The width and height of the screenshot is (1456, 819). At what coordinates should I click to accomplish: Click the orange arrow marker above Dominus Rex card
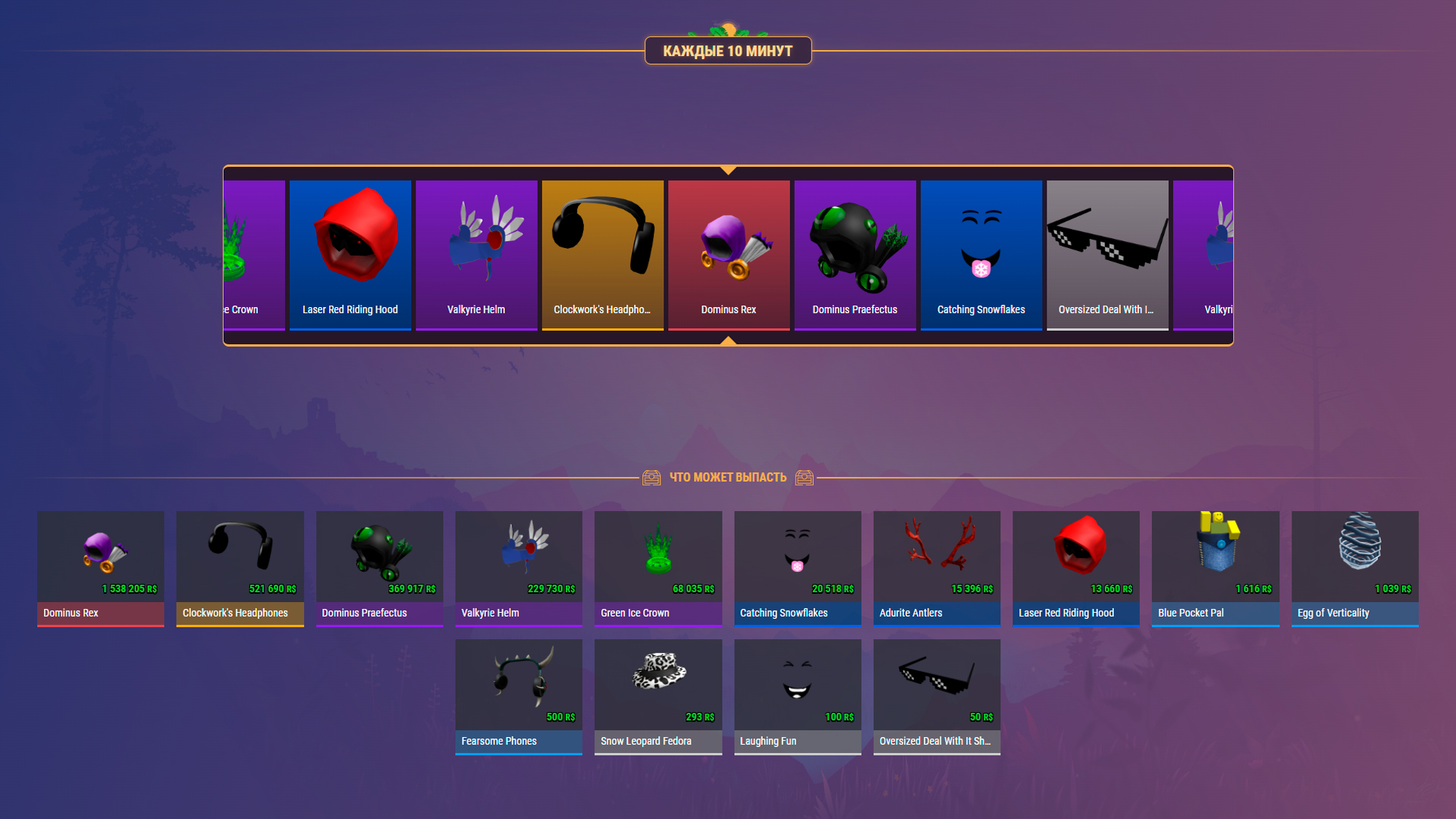coord(728,171)
